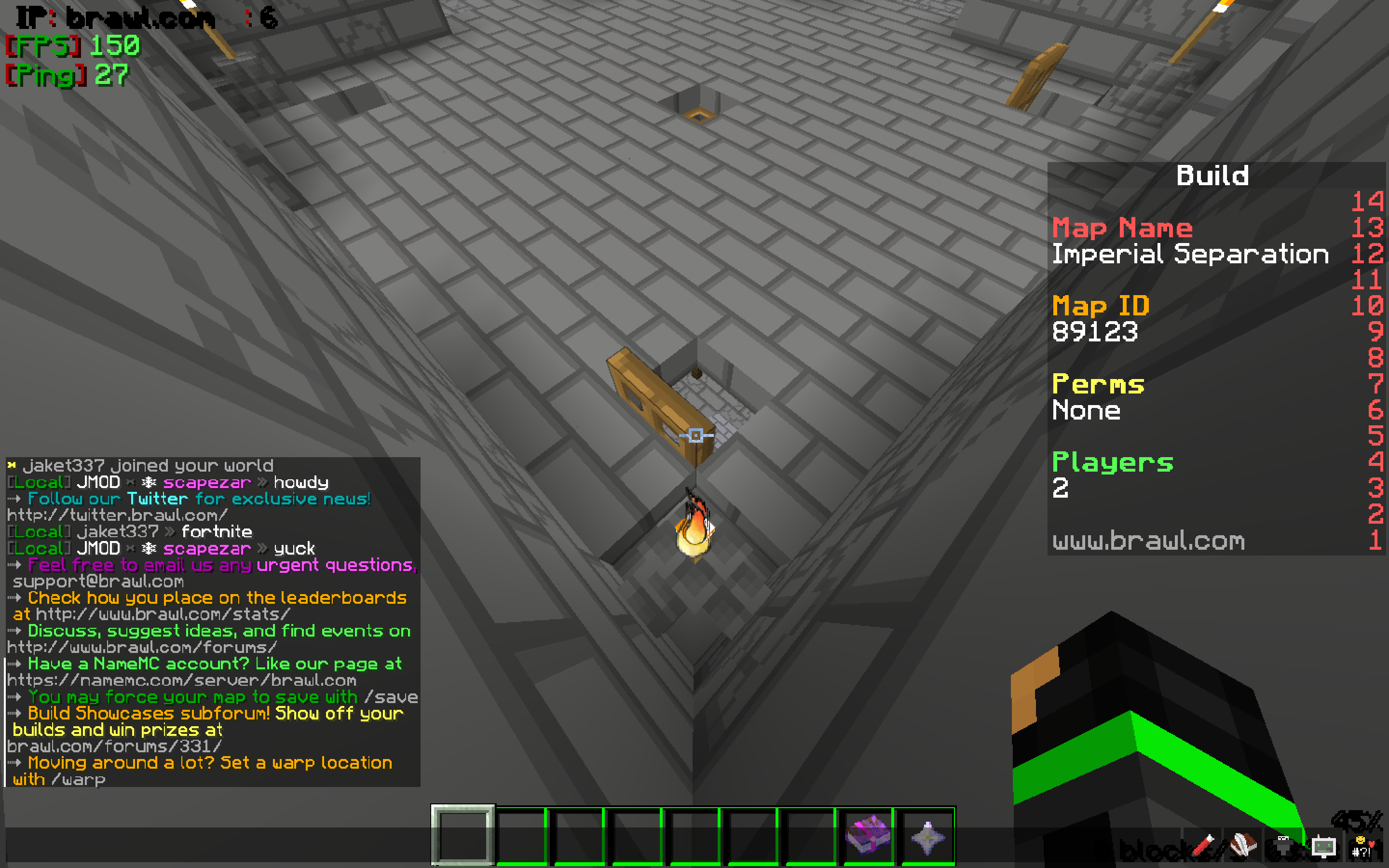Viewport: 1389px width, 868px height.
Task: Open the brawl.com forums link
Action: click(x=142, y=648)
